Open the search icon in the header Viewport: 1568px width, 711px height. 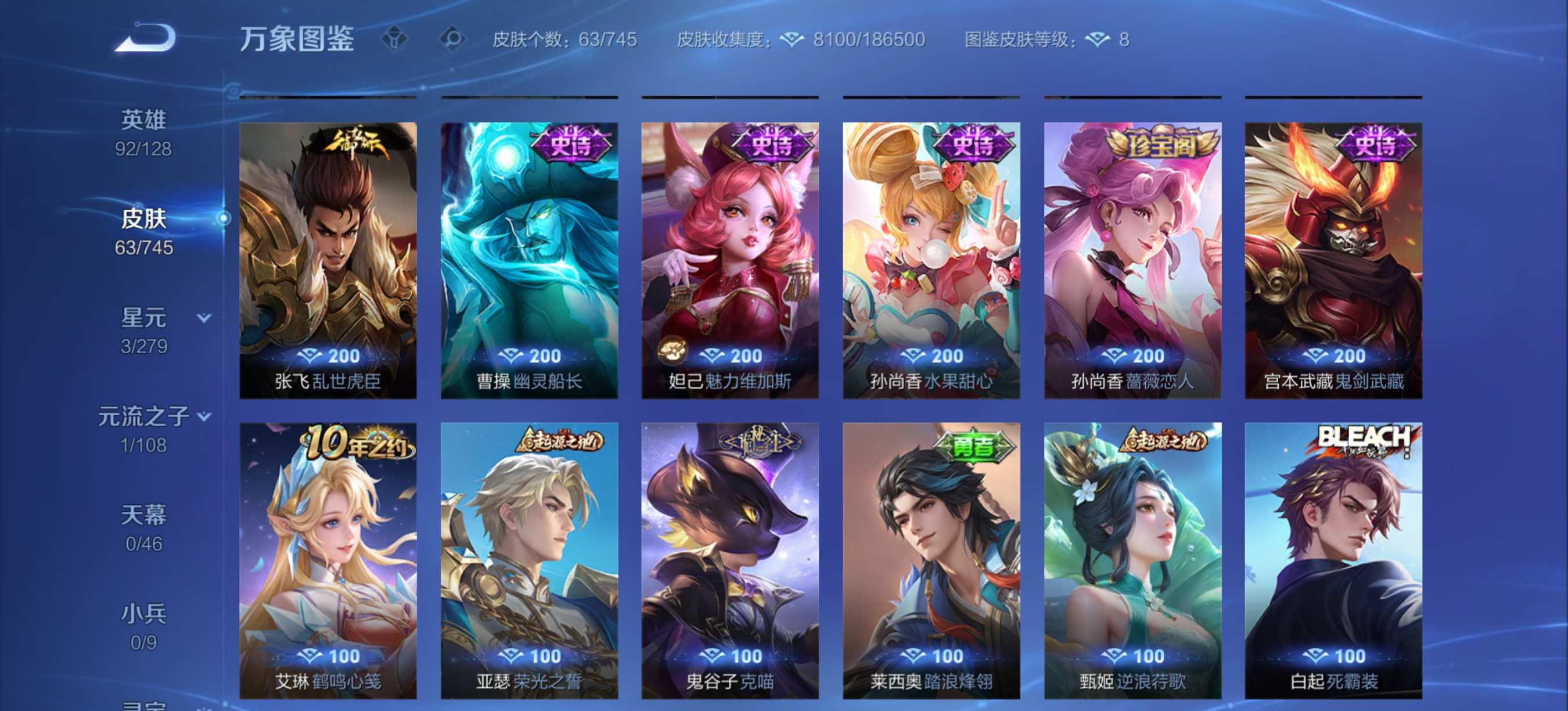(x=454, y=39)
